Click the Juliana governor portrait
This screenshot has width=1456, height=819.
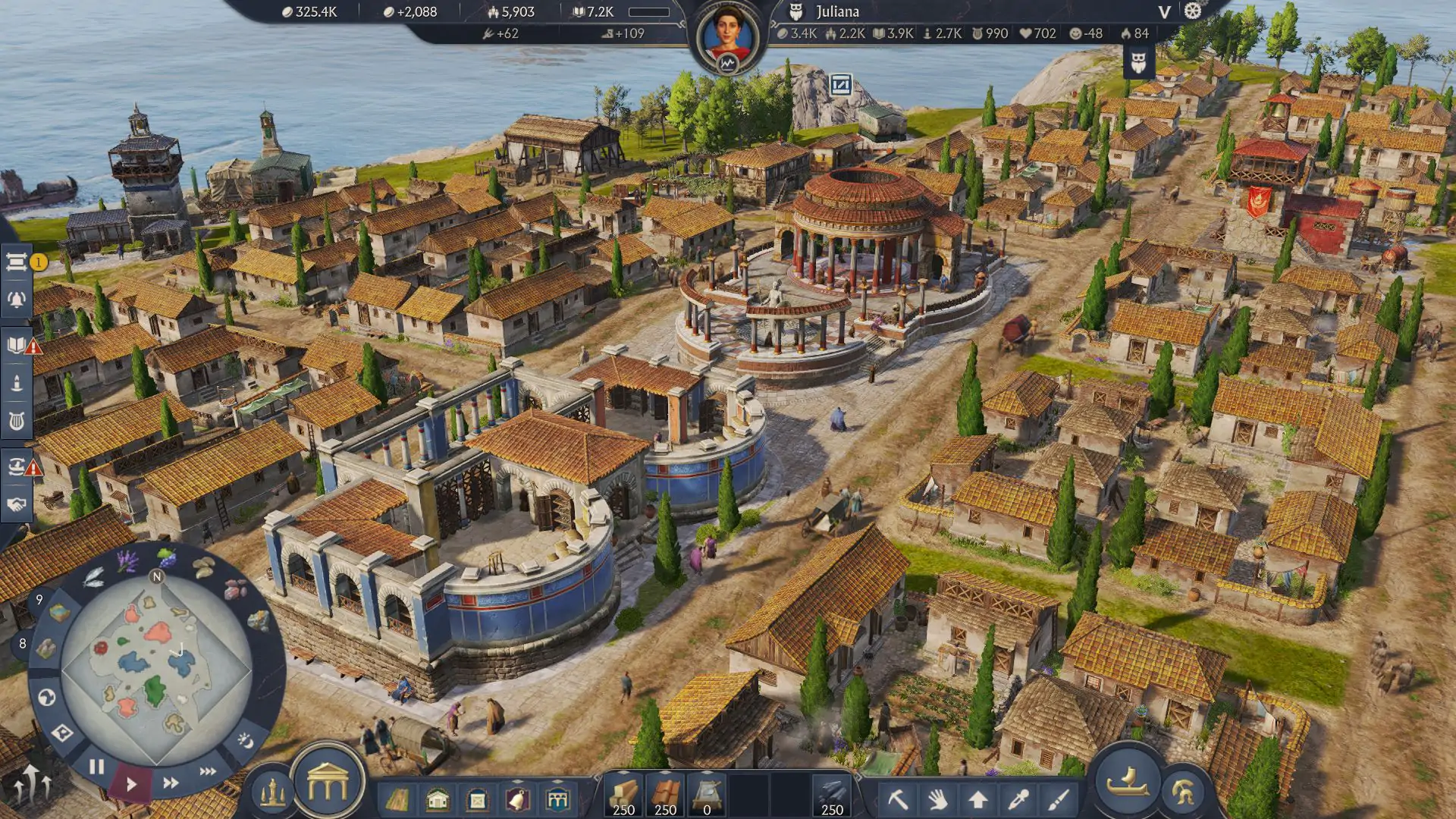pyautogui.click(x=726, y=36)
